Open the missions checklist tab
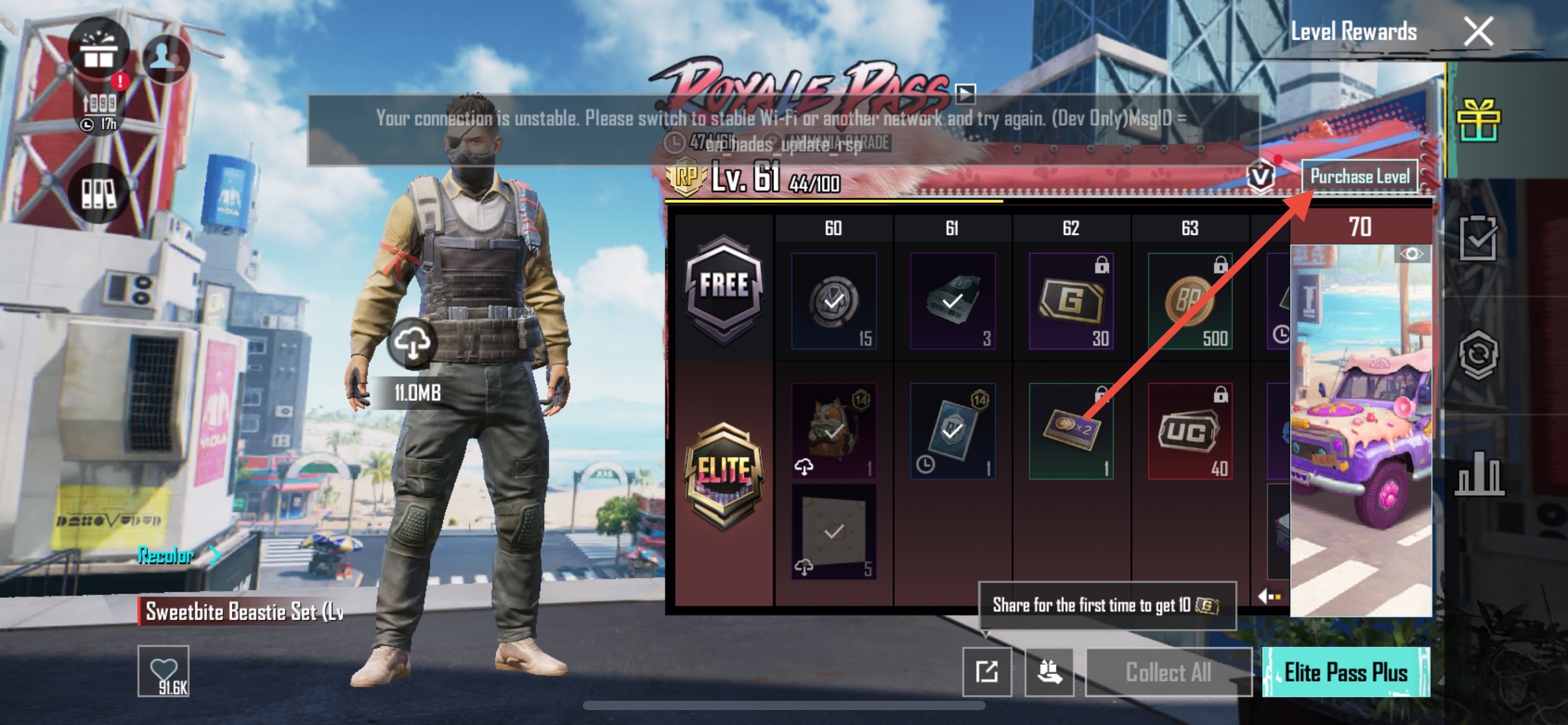The width and height of the screenshot is (1568, 725). tap(1478, 239)
